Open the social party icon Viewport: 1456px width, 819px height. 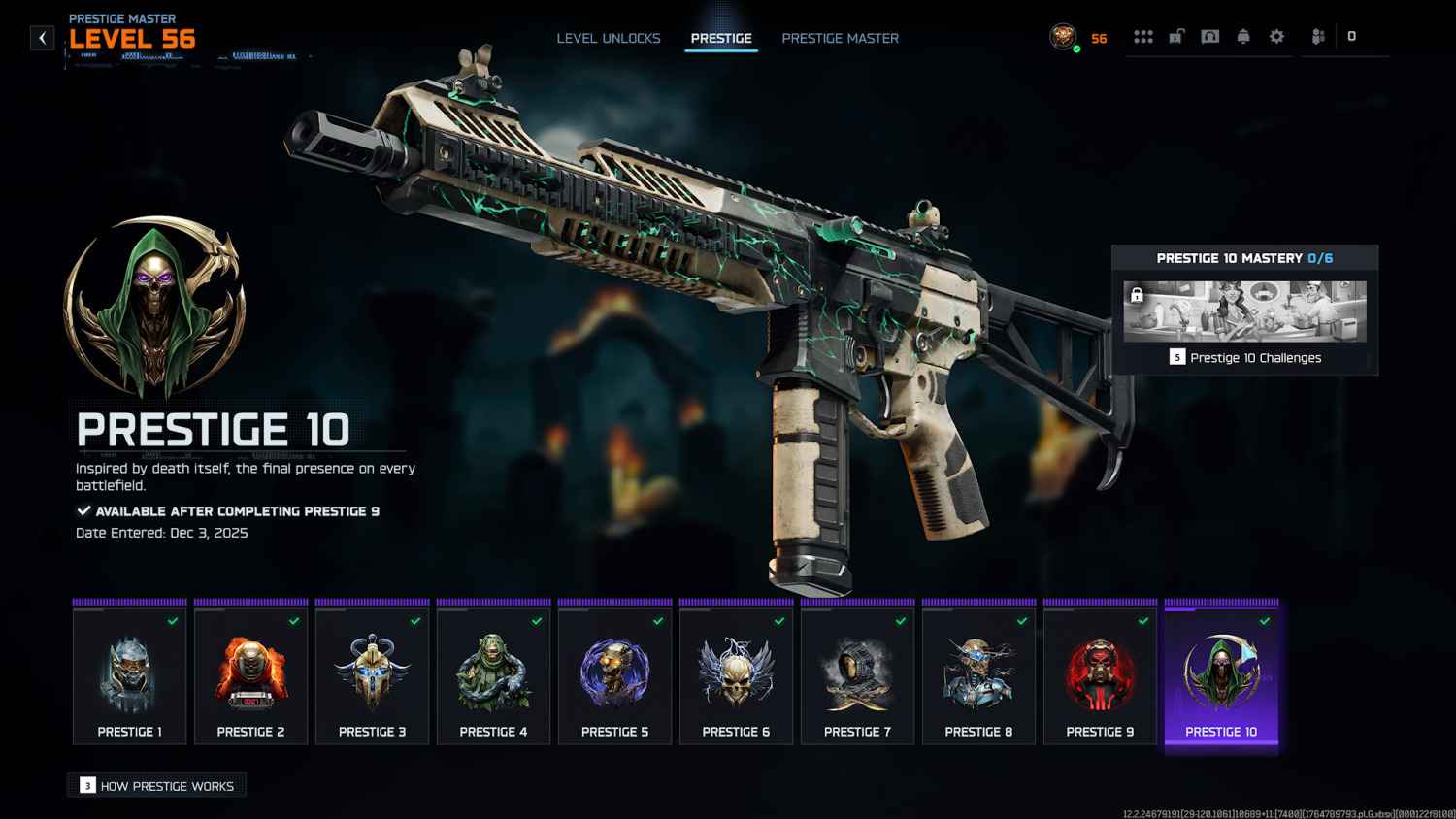click(x=1318, y=37)
